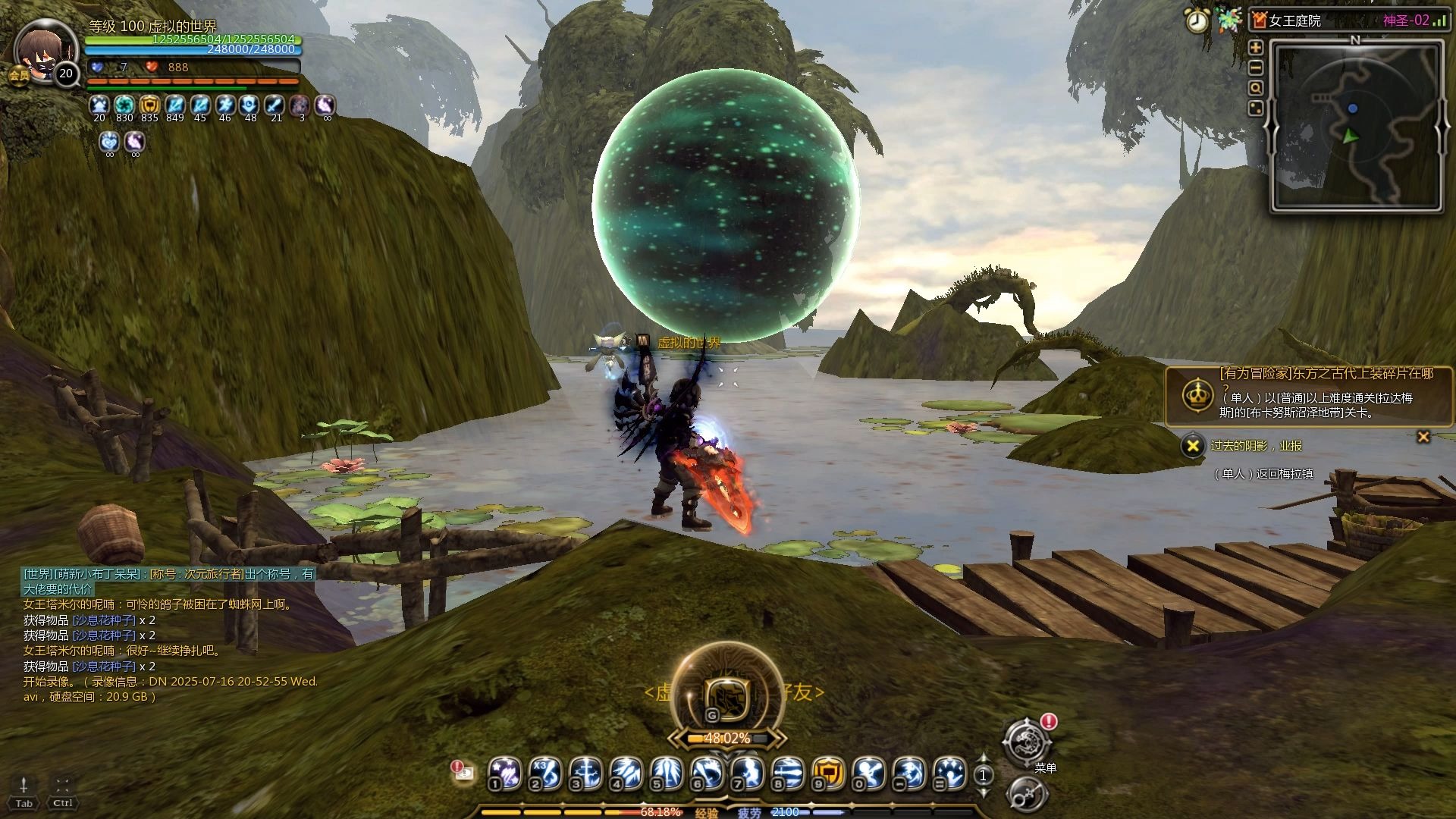Activate the sparkle skill in the last slot

coord(949,773)
